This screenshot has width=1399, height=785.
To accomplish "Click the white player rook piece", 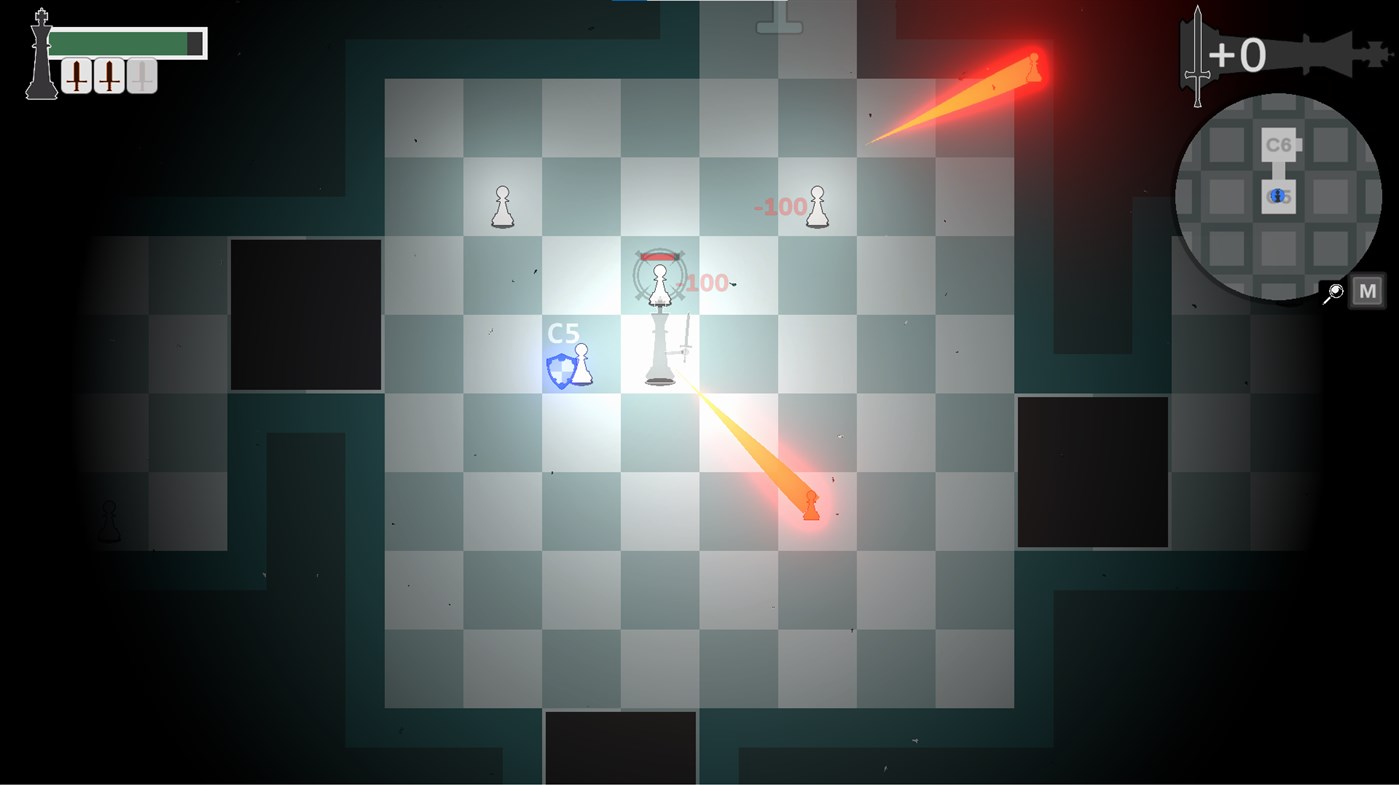I will pos(658,355).
